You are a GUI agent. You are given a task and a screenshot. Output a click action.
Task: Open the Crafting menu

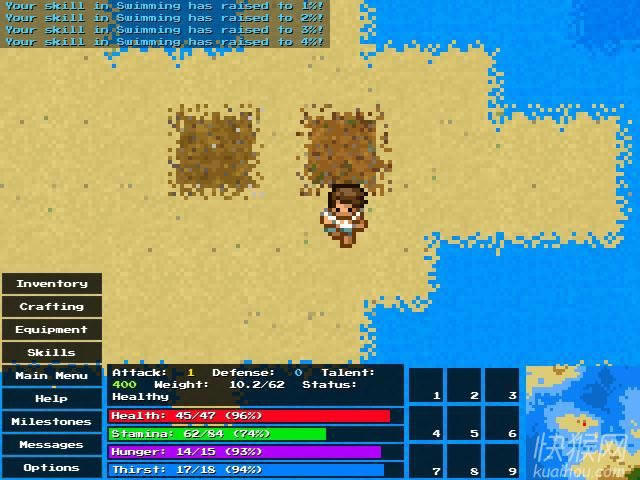tap(52, 307)
